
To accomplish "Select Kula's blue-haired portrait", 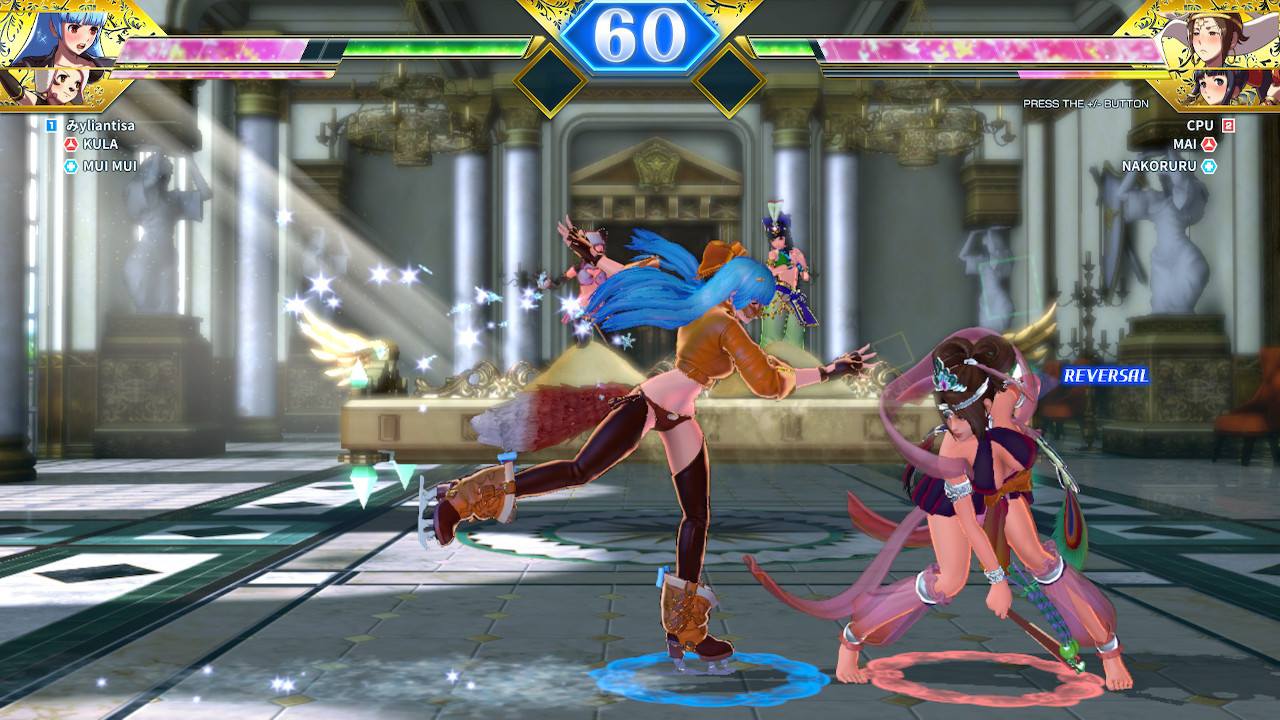I will coord(50,35).
